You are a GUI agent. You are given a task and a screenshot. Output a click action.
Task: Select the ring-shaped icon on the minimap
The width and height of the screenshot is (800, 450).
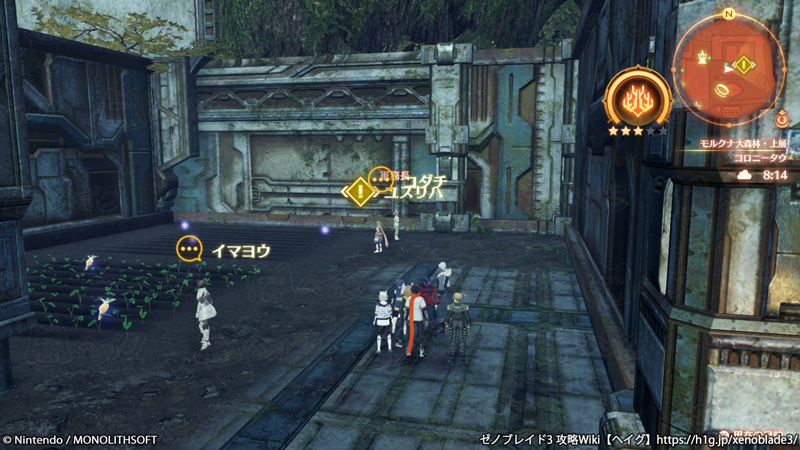point(720,88)
